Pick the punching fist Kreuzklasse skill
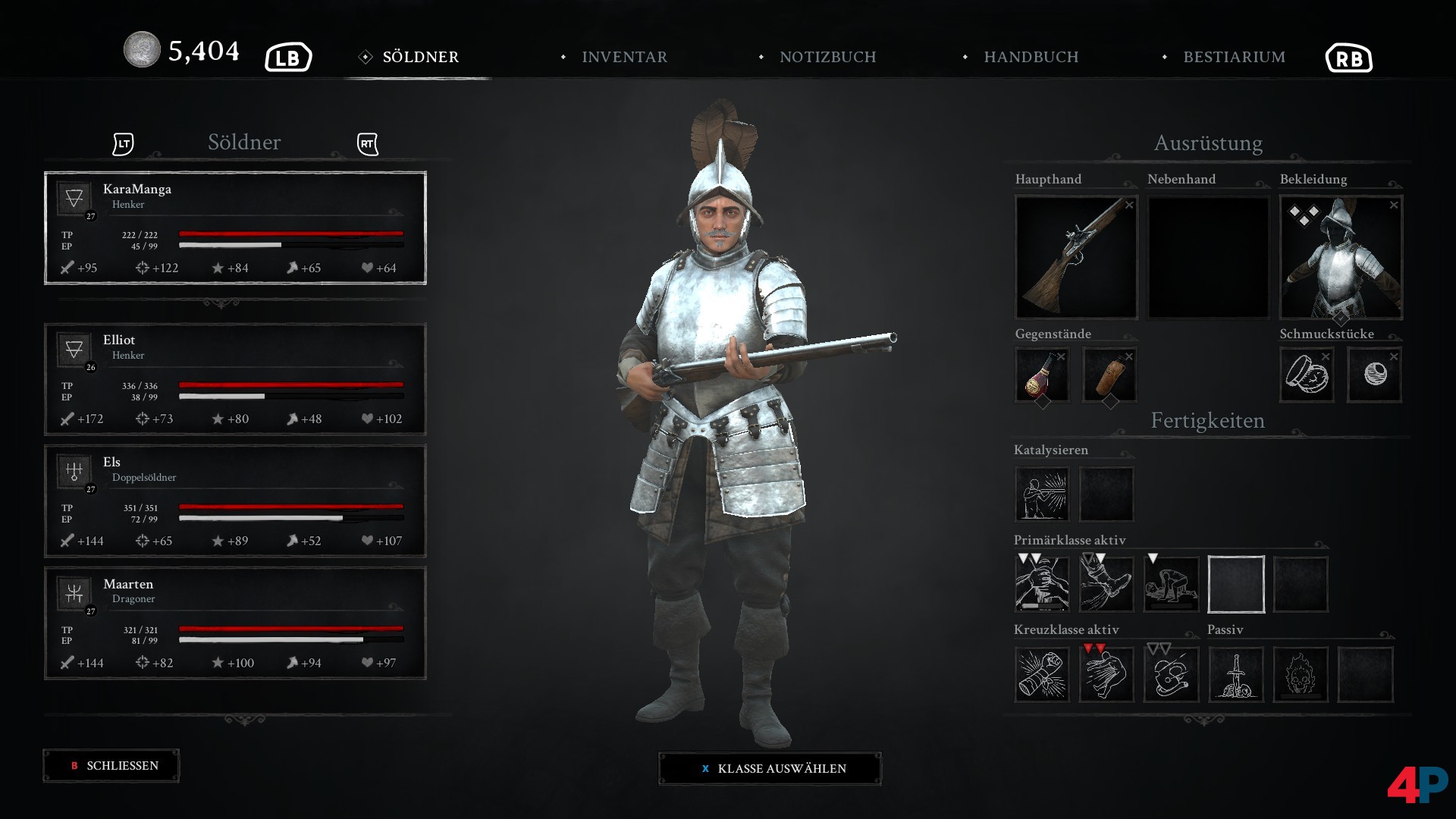The image size is (1456, 819). click(1042, 674)
